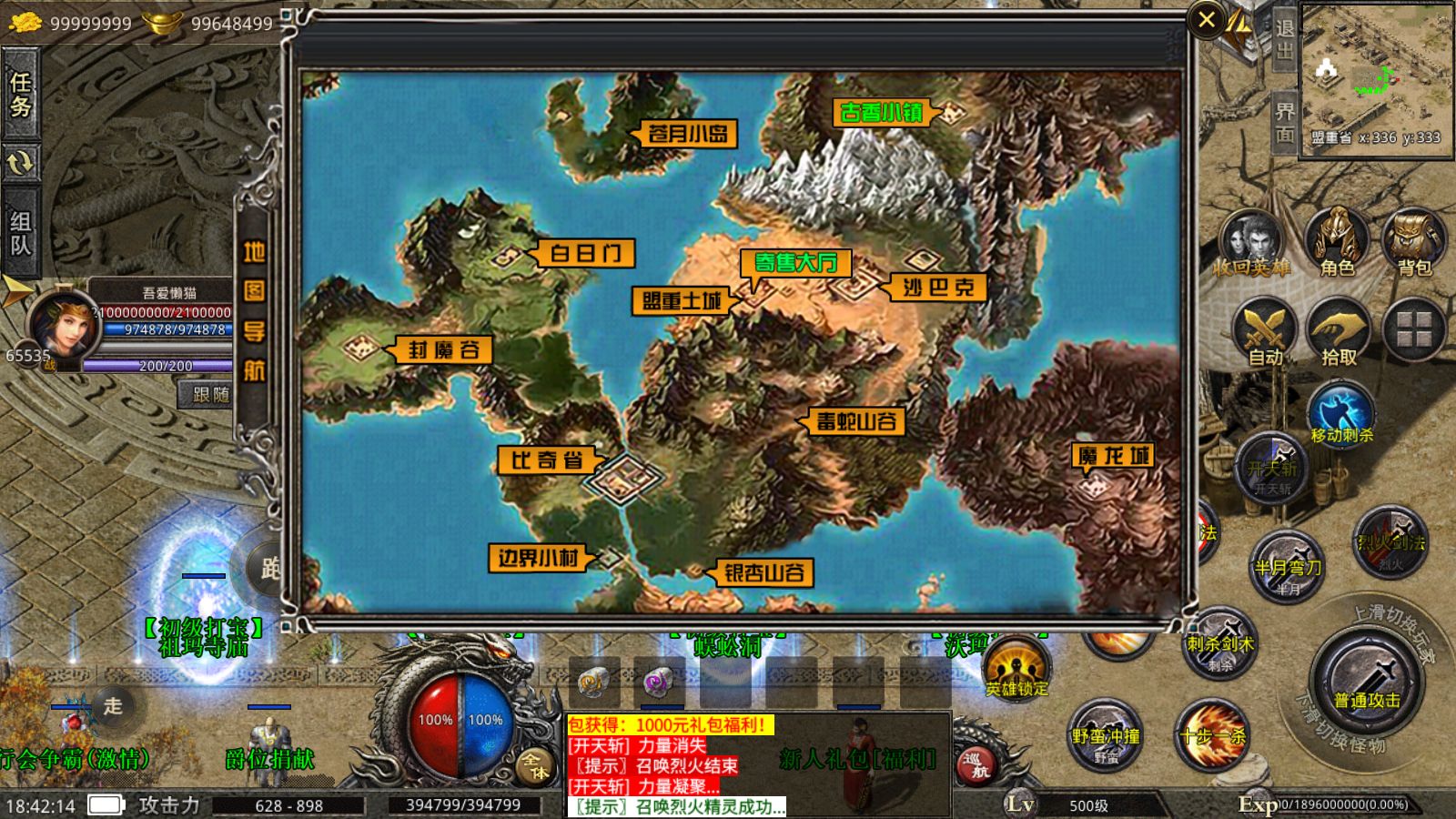The image size is (1456, 819).
Task: Travel to 比奇省 on the map
Action: point(546,460)
